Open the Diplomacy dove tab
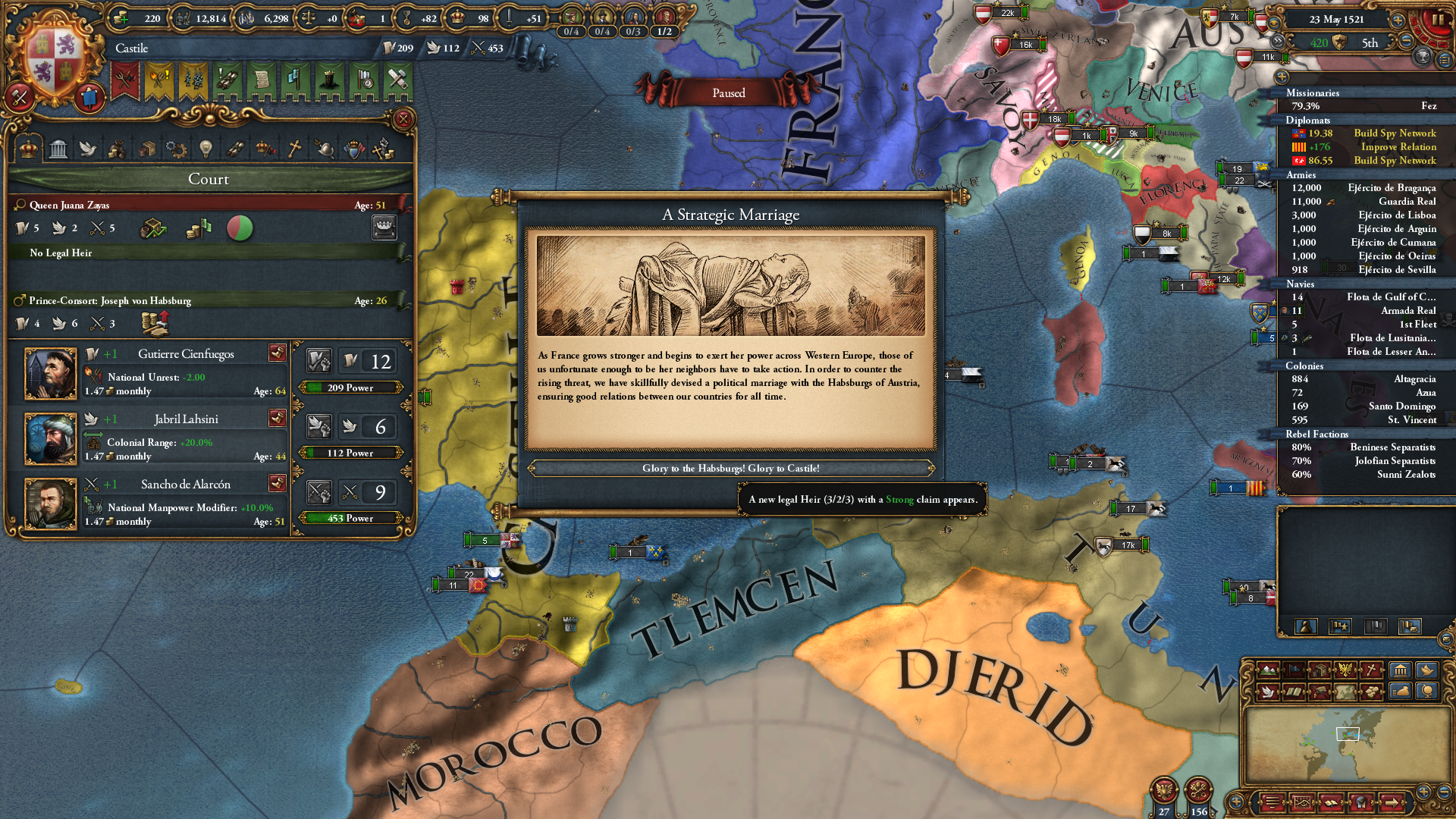The height and width of the screenshot is (819, 1456). coord(88,149)
